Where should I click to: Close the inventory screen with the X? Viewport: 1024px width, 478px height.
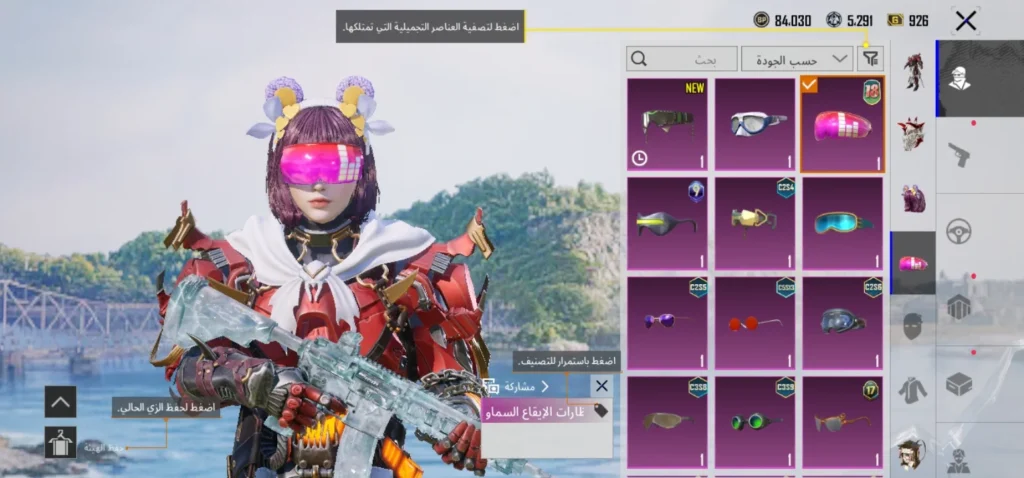tap(965, 20)
